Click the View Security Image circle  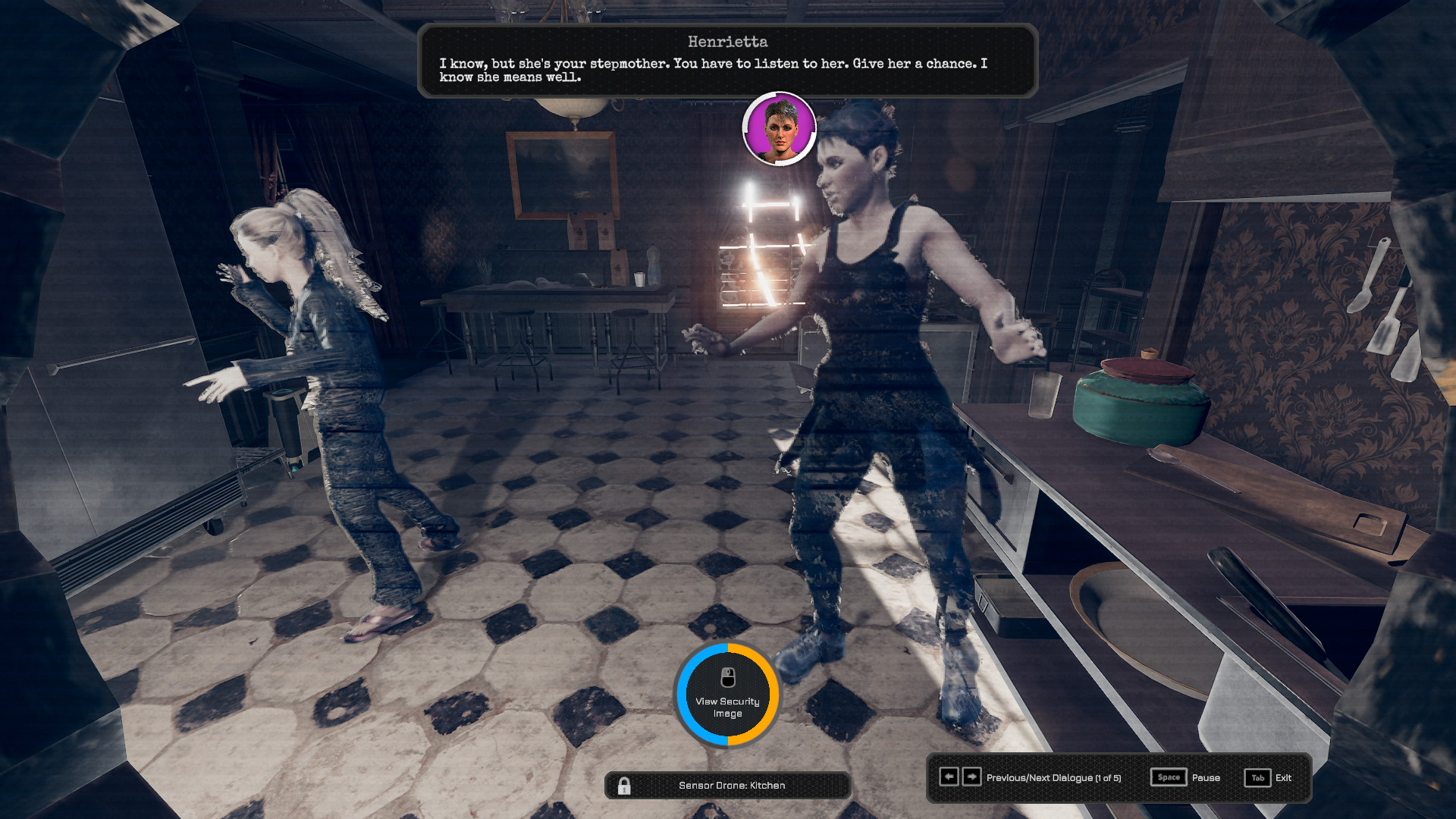pyautogui.click(x=727, y=695)
